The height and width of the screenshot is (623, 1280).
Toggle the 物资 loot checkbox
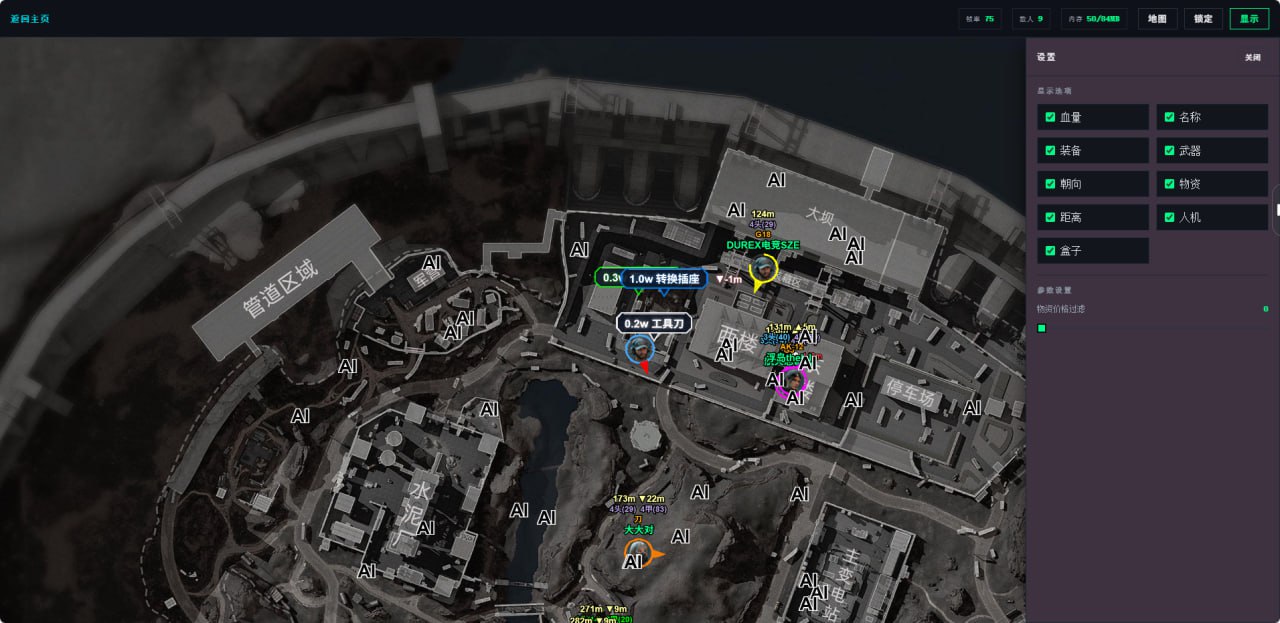coord(1169,184)
